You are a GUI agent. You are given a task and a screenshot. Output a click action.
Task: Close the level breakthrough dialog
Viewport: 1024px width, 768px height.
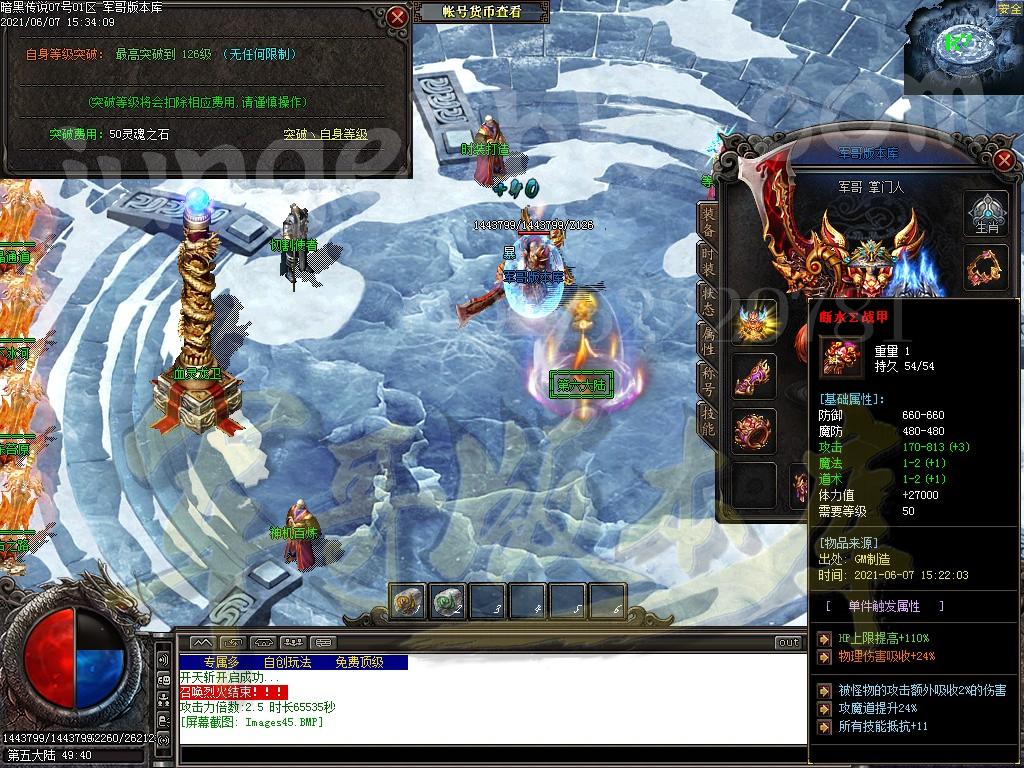(398, 17)
